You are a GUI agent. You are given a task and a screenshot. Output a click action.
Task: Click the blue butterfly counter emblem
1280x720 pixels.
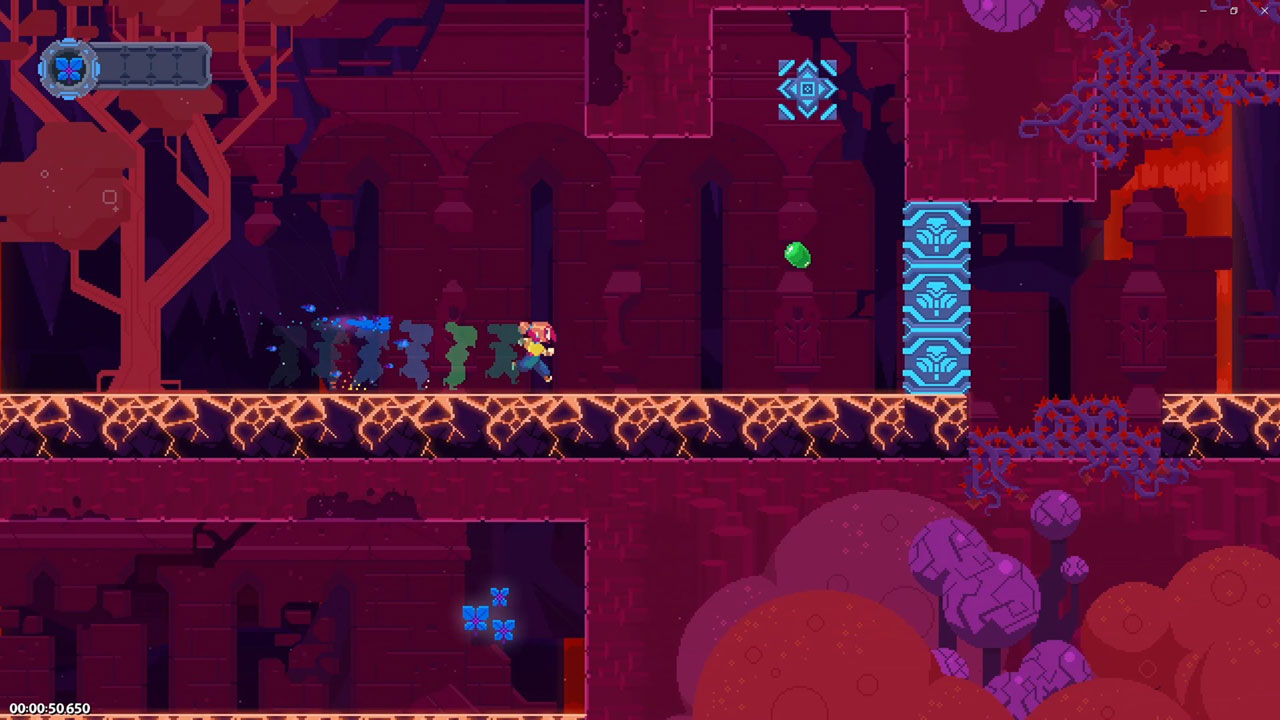click(68, 70)
